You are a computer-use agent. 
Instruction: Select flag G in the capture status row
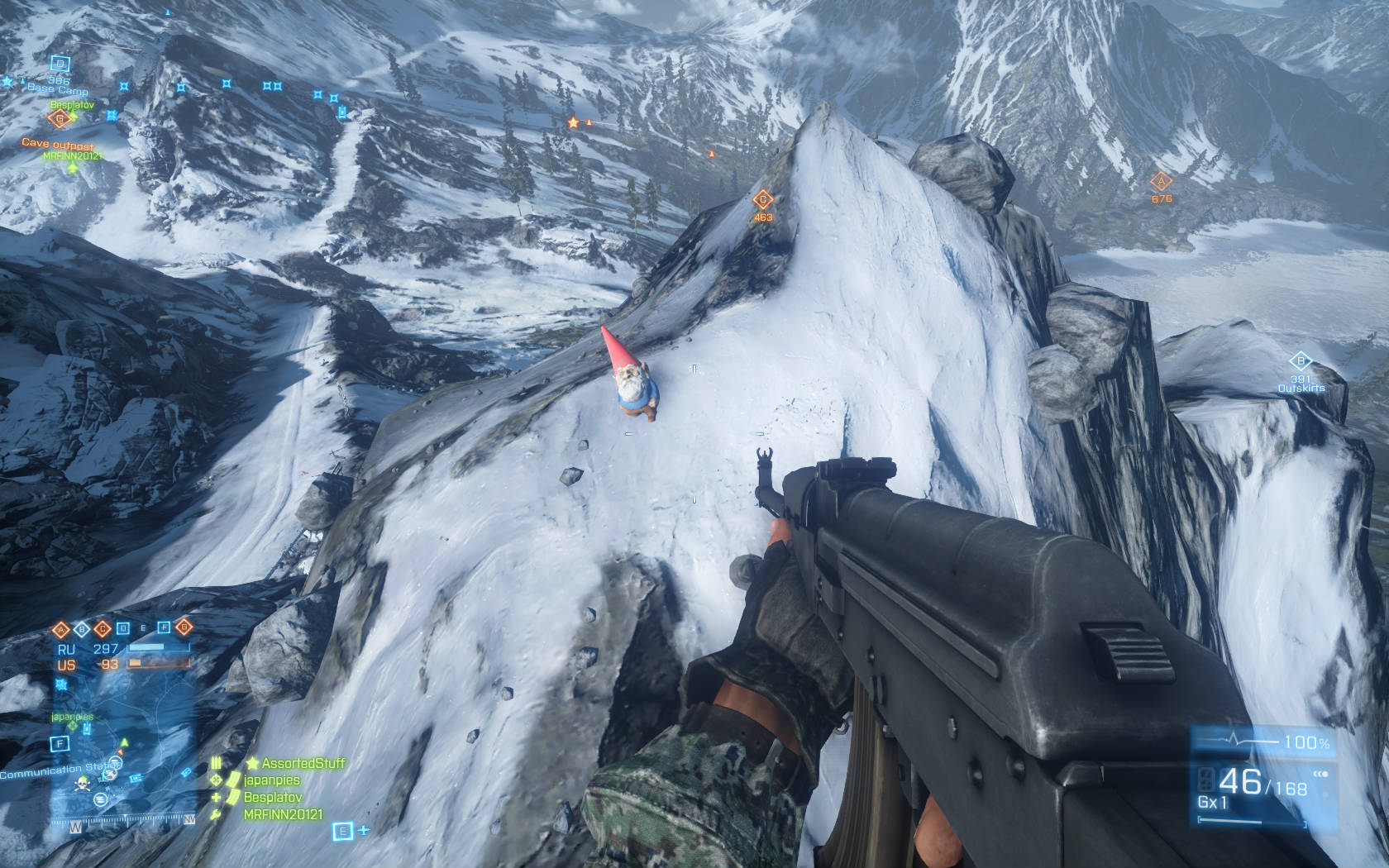coord(184,628)
